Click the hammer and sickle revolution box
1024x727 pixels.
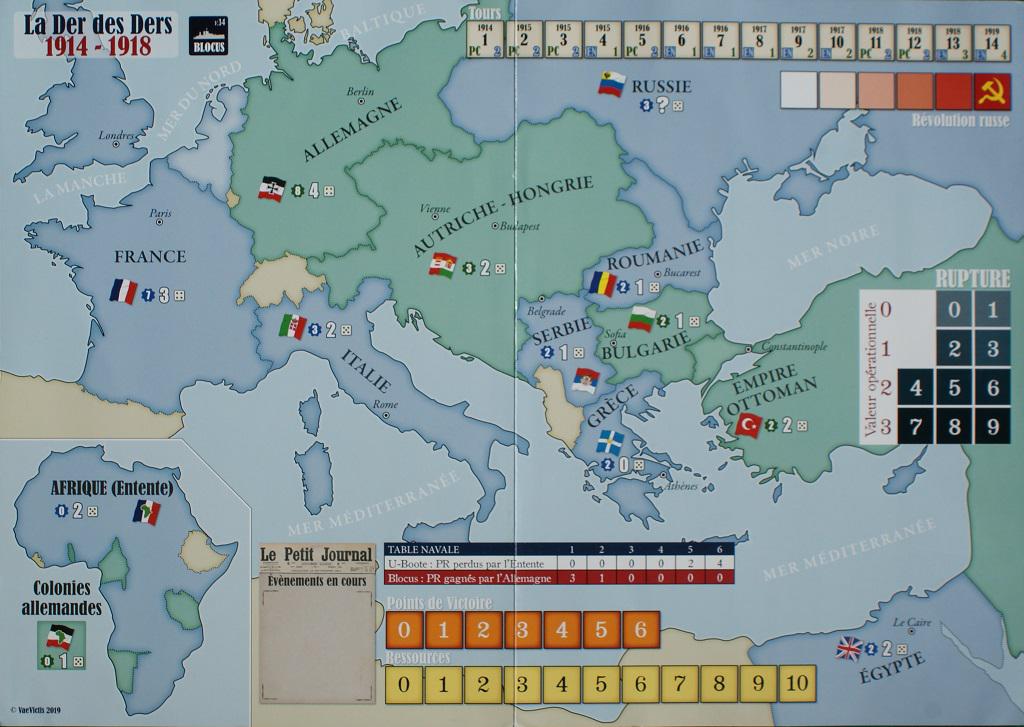(990, 92)
